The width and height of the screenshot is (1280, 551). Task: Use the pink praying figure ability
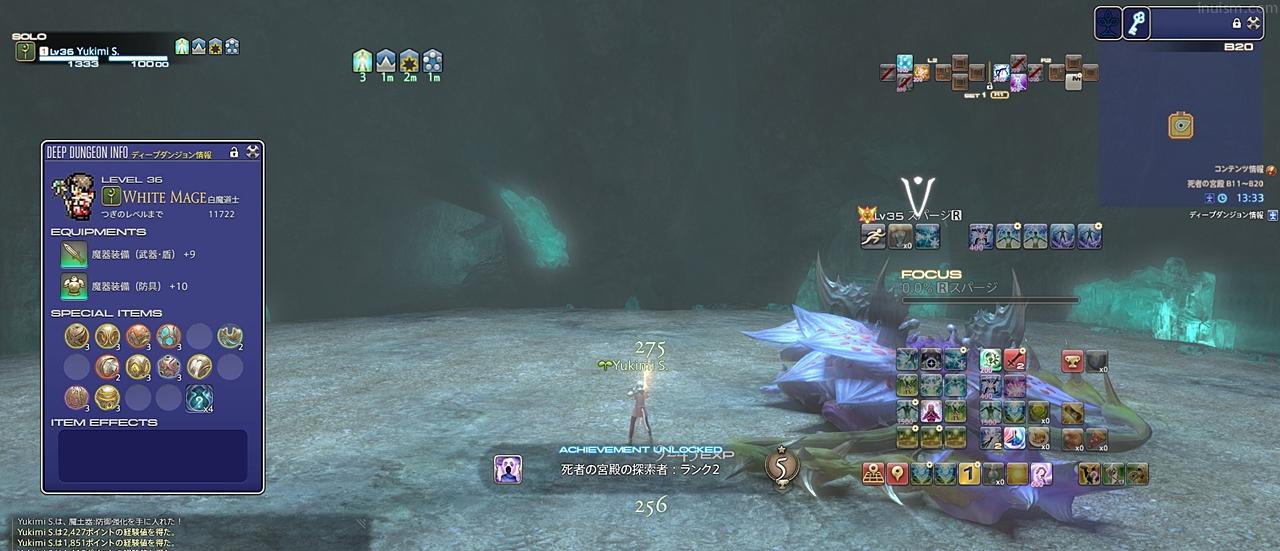coord(931,412)
